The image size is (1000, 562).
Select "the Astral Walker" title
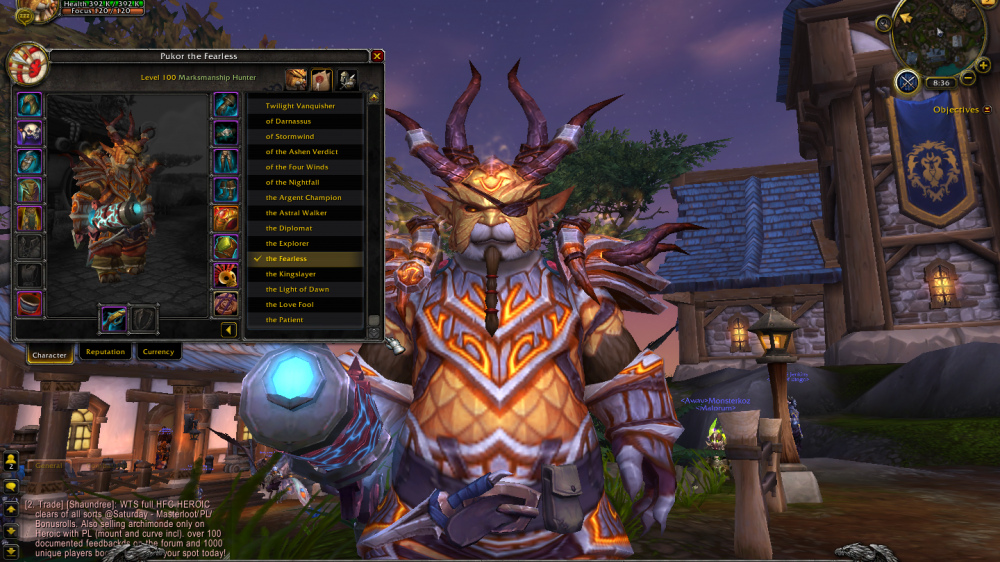click(x=296, y=213)
